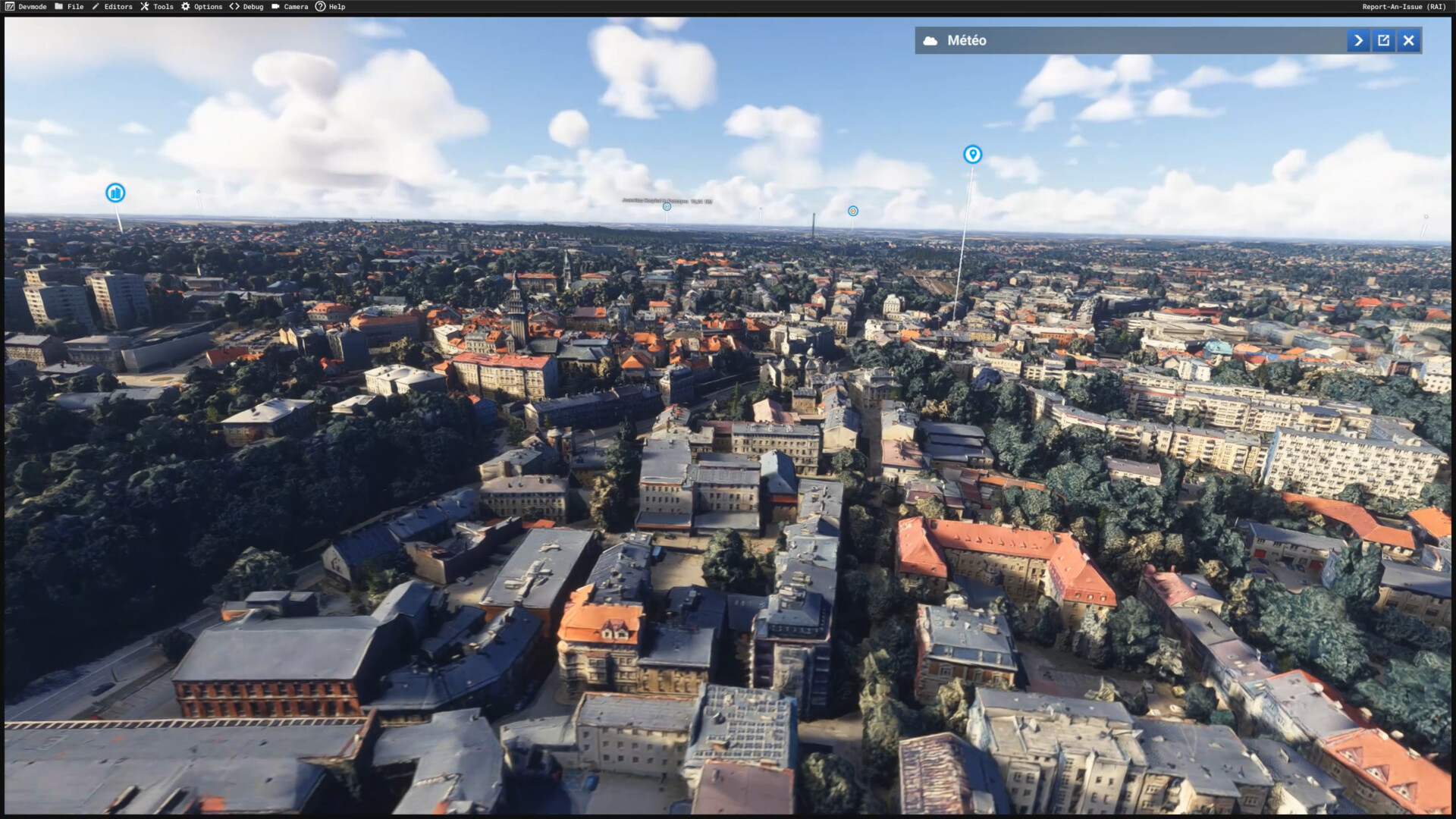Open the Editors menu
The height and width of the screenshot is (819, 1456).
112,7
